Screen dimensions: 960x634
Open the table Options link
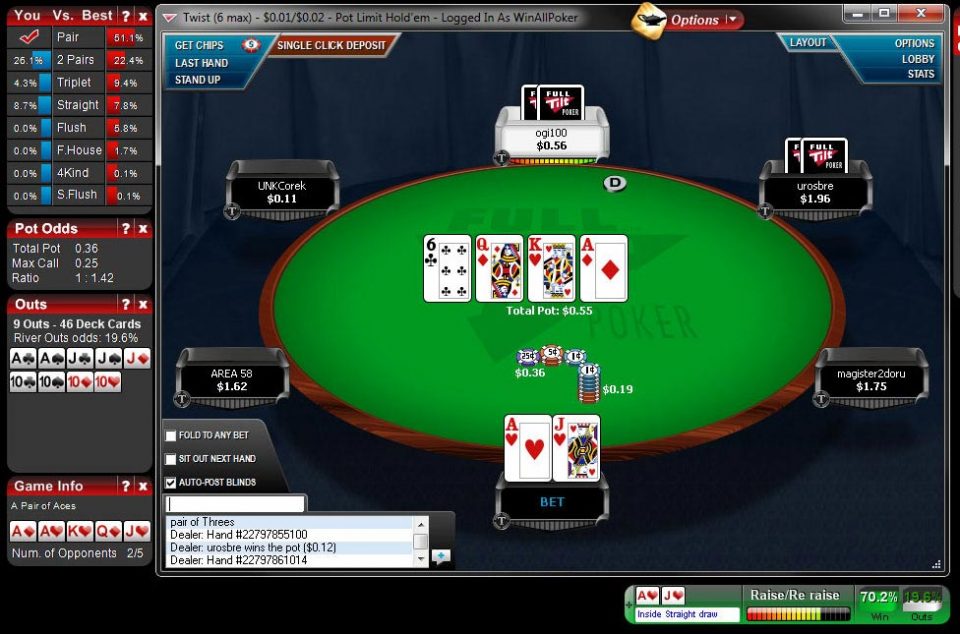[914, 43]
